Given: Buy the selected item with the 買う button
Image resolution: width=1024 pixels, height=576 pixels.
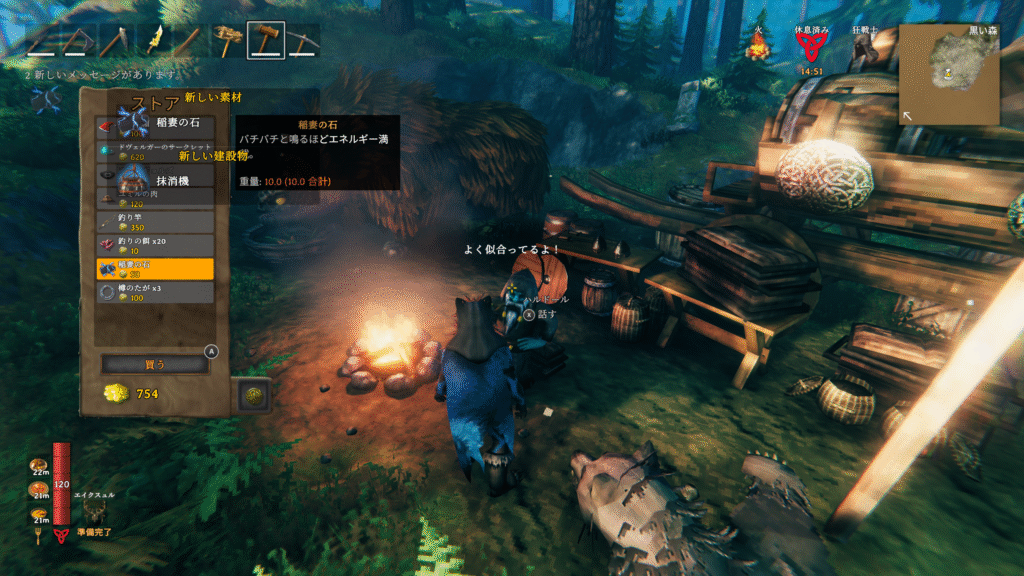Looking at the screenshot, I should (155, 364).
